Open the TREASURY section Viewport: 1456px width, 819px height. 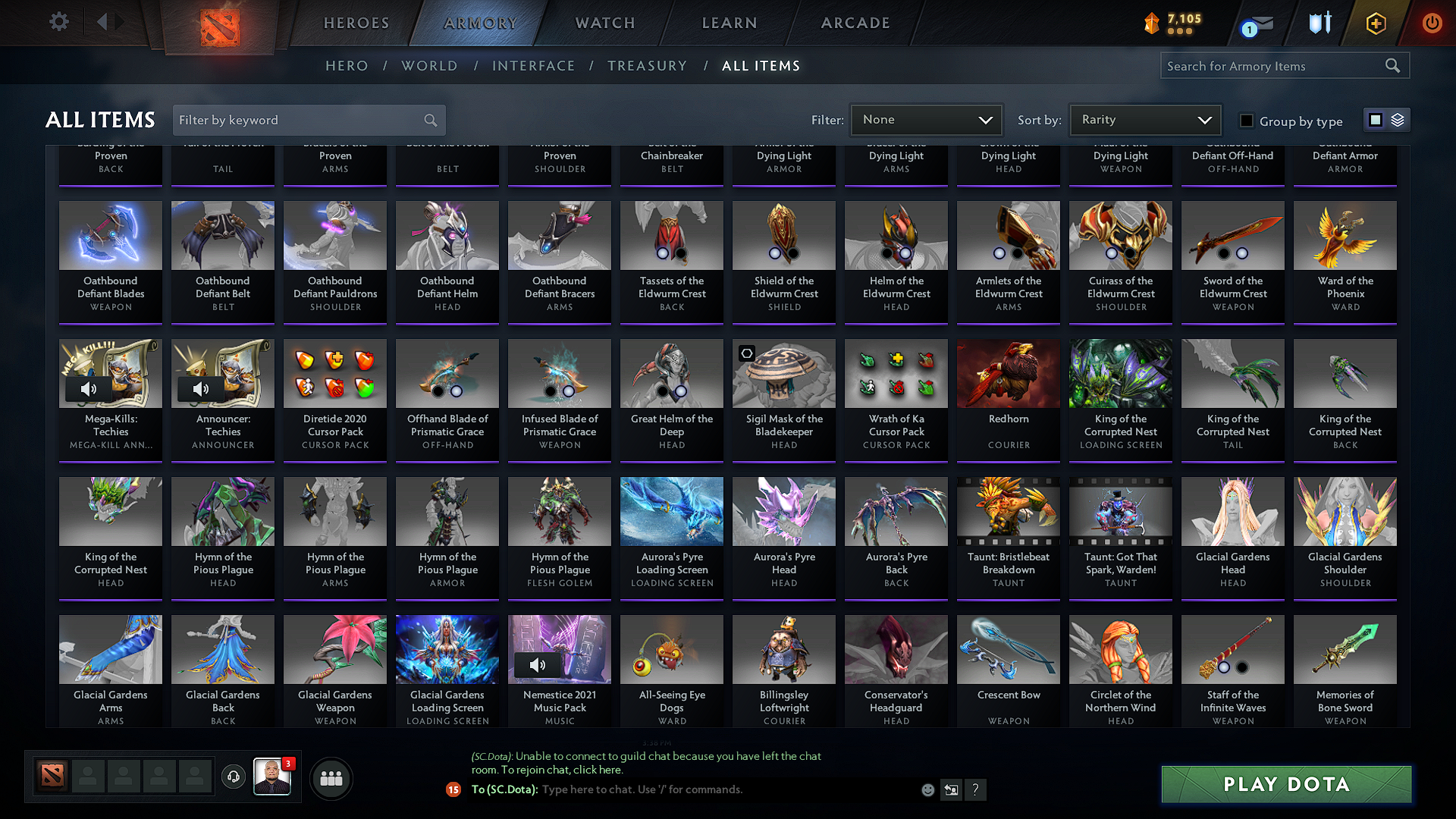[x=647, y=65]
